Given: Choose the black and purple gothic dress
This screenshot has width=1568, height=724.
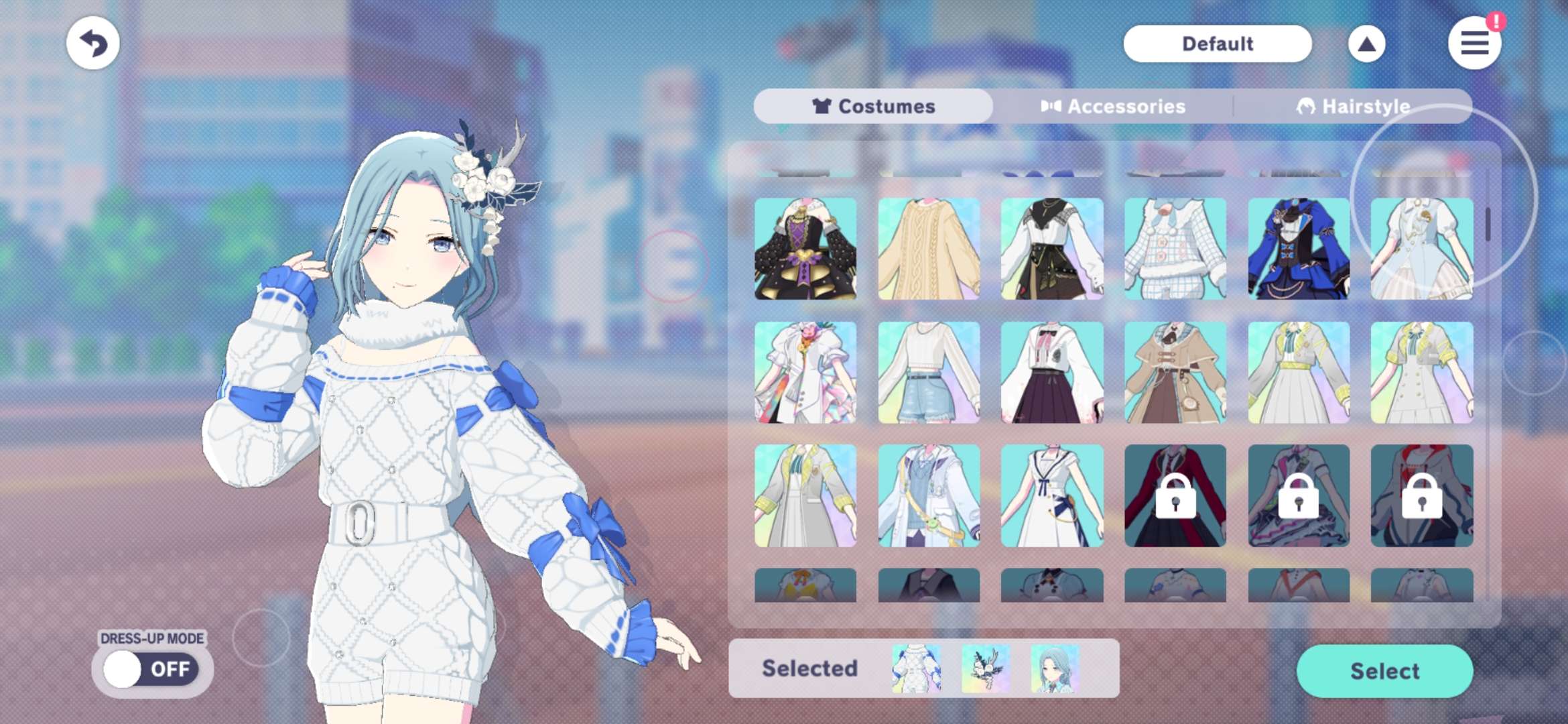Looking at the screenshot, I should click(805, 249).
